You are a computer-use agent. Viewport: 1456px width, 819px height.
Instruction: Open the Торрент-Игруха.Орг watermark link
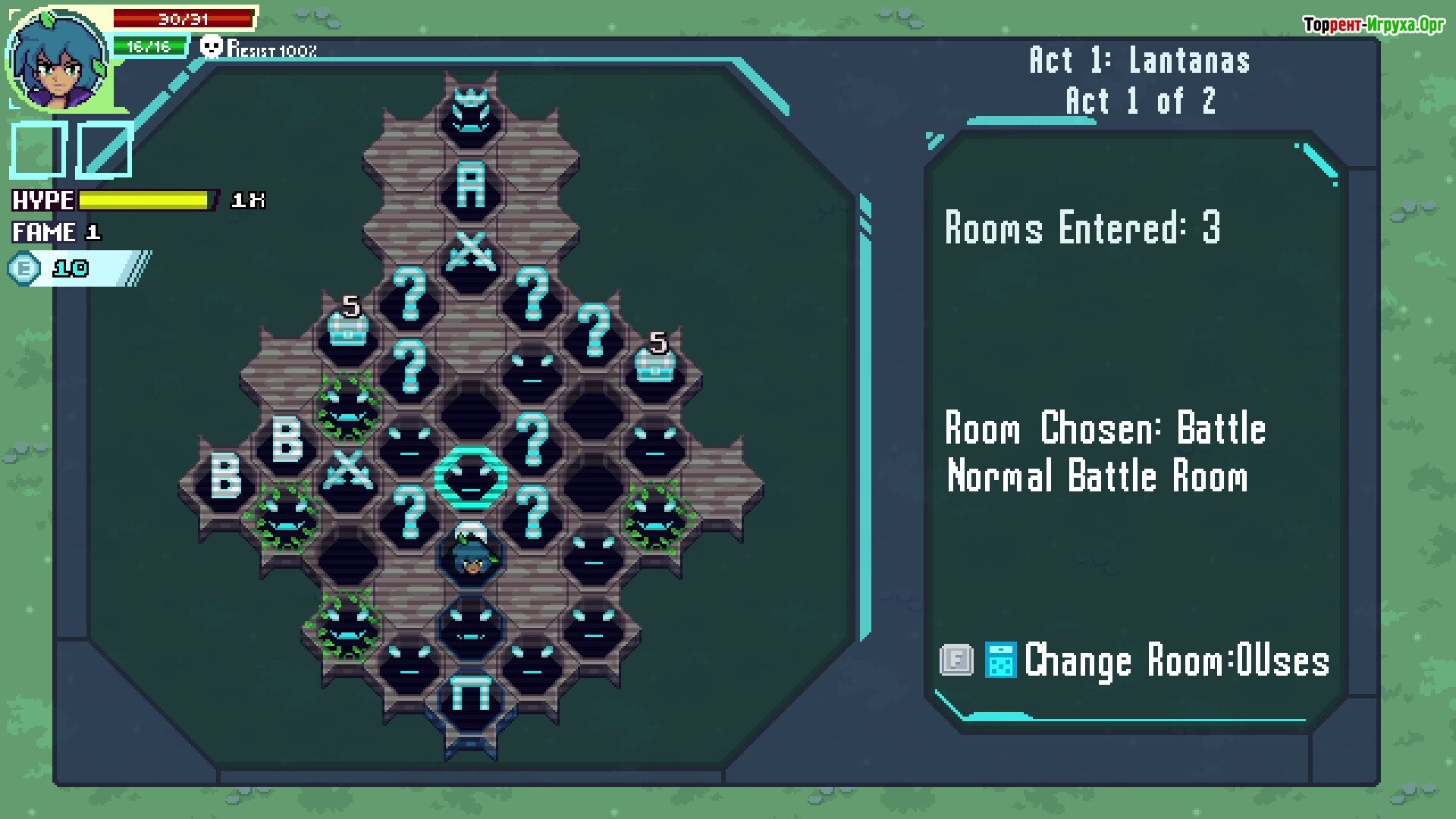point(1373,25)
